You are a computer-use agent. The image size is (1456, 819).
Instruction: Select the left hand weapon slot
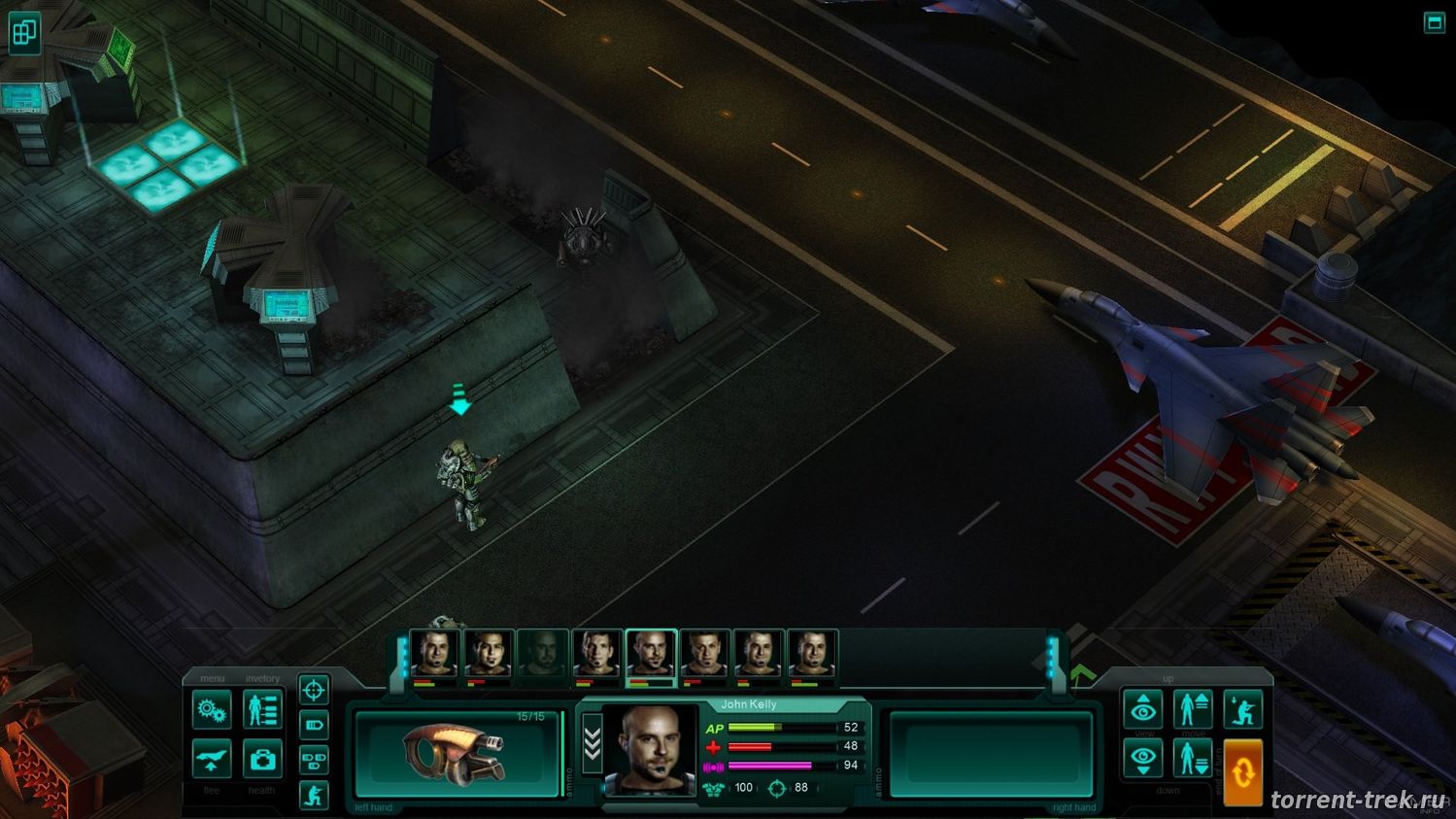tap(455, 755)
